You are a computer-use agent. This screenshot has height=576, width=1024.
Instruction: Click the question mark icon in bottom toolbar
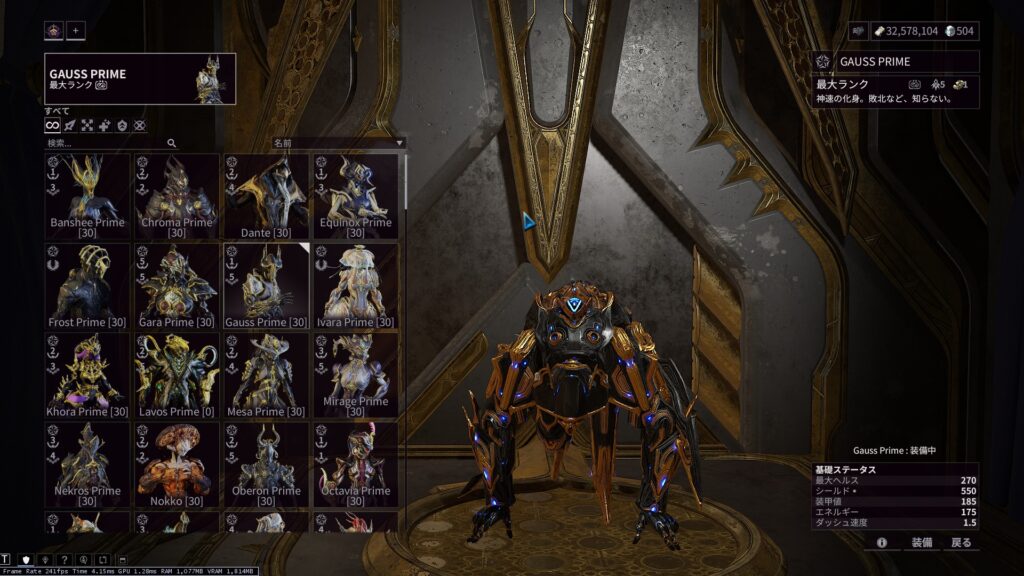(65, 559)
